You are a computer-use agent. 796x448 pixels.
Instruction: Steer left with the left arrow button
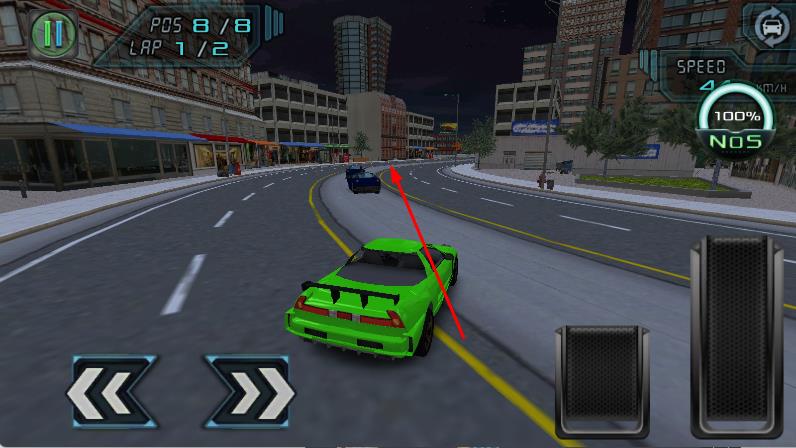109,391
